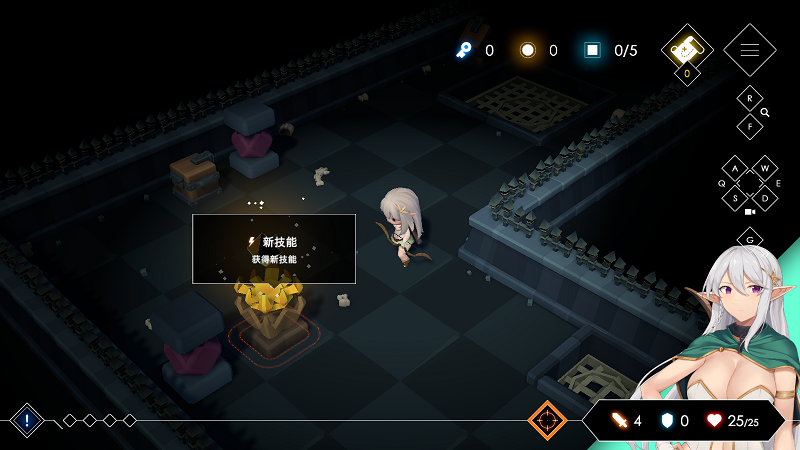Click the orange crosshair target icon

[547, 421]
